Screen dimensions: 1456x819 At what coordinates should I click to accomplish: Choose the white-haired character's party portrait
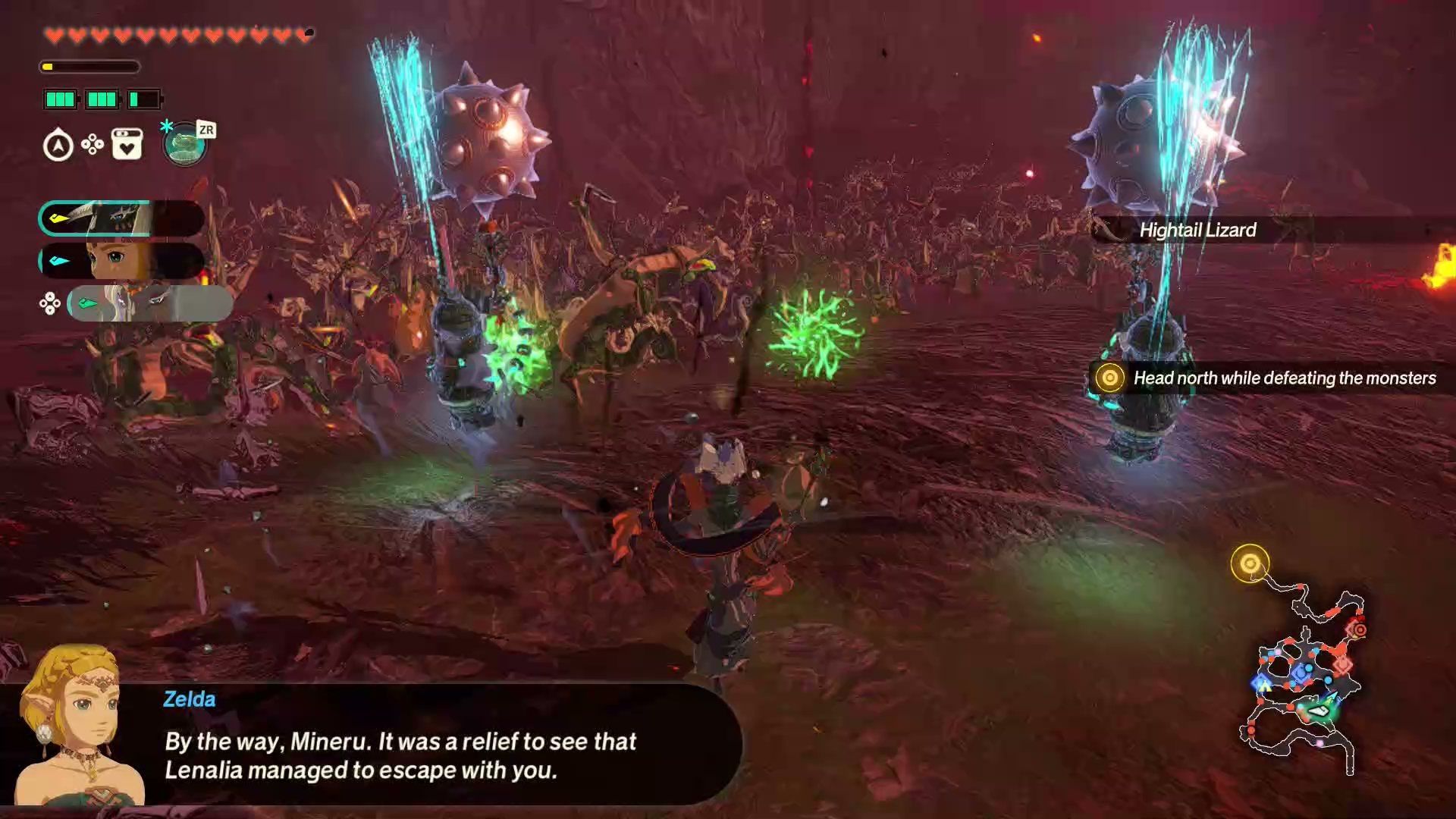point(149,303)
